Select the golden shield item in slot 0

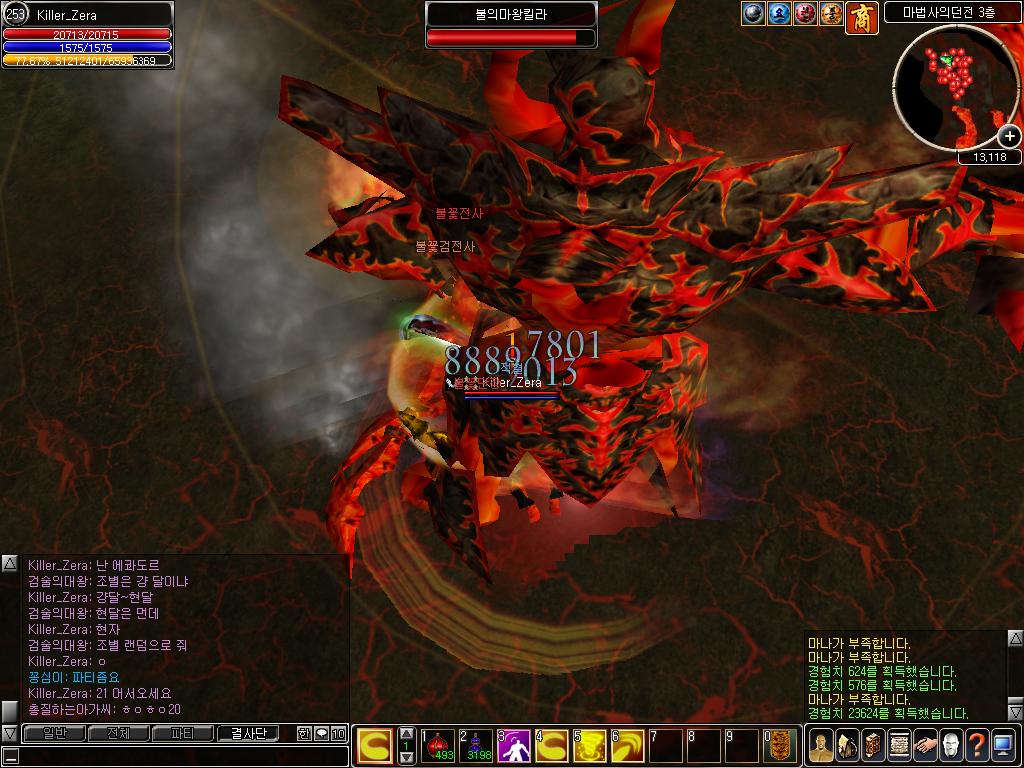[x=781, y=745]
